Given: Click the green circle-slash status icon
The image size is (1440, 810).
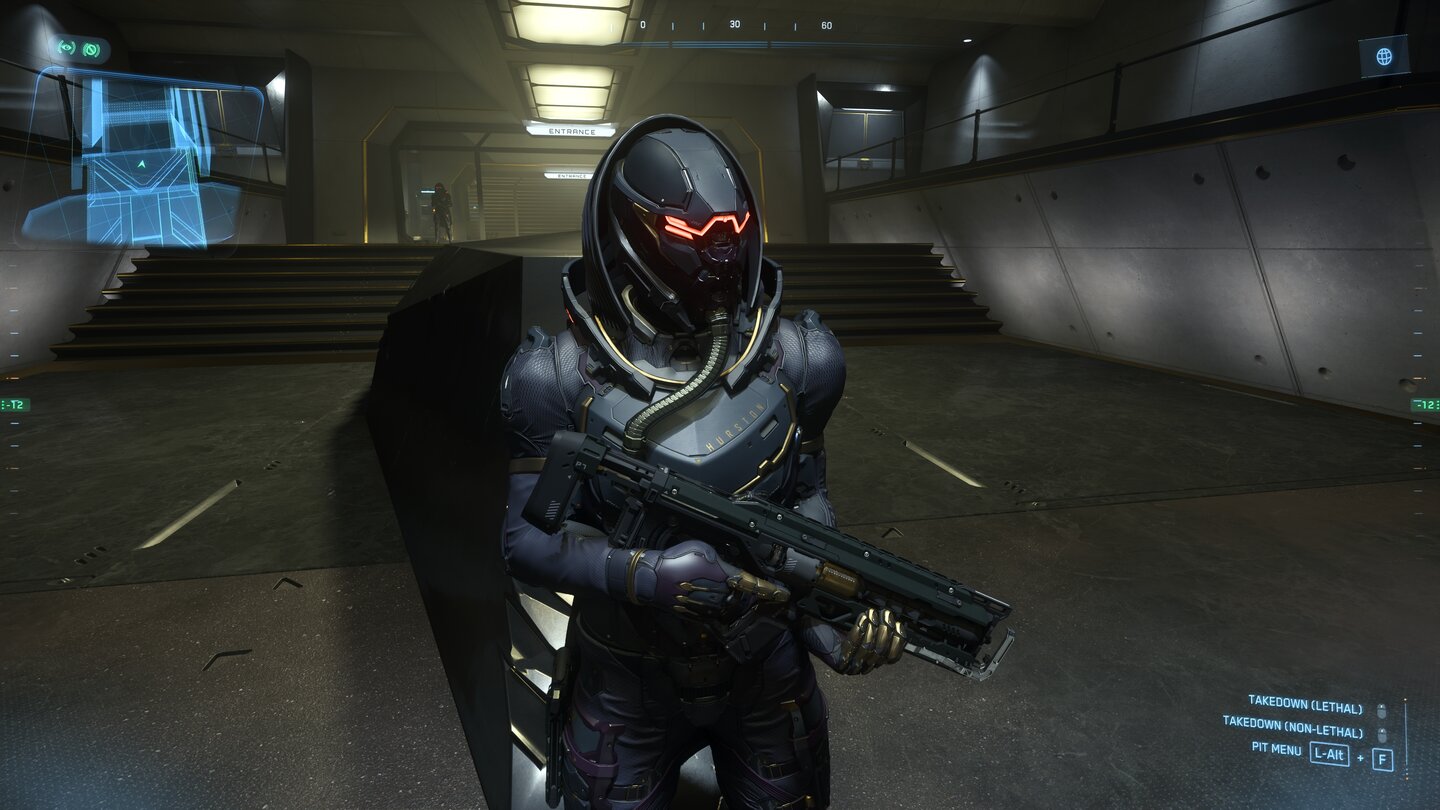Looking at the screenshot, I should (91, 49).
